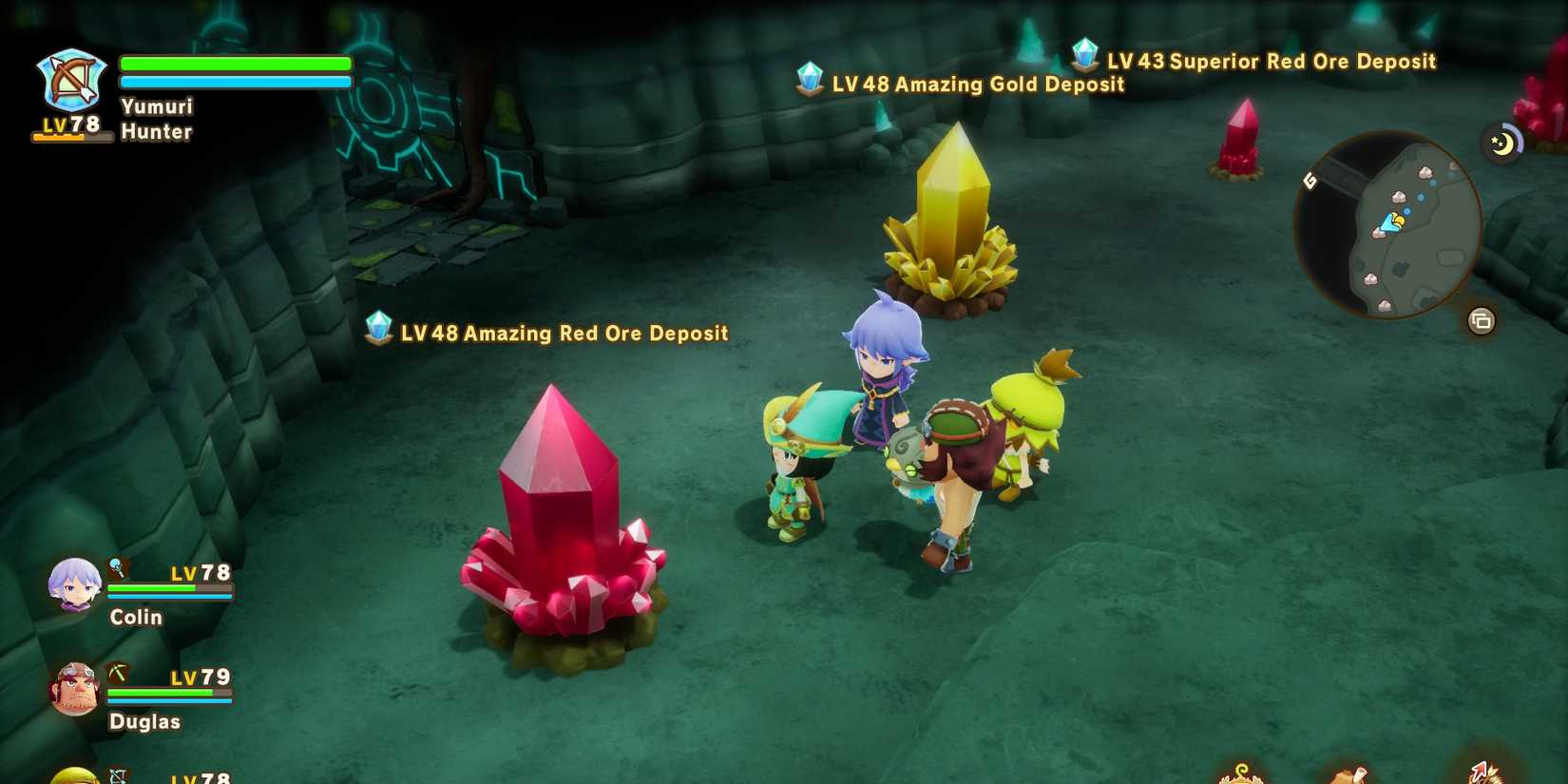Open the circular minimap

pyautogui.click(x=1387, y=227)
